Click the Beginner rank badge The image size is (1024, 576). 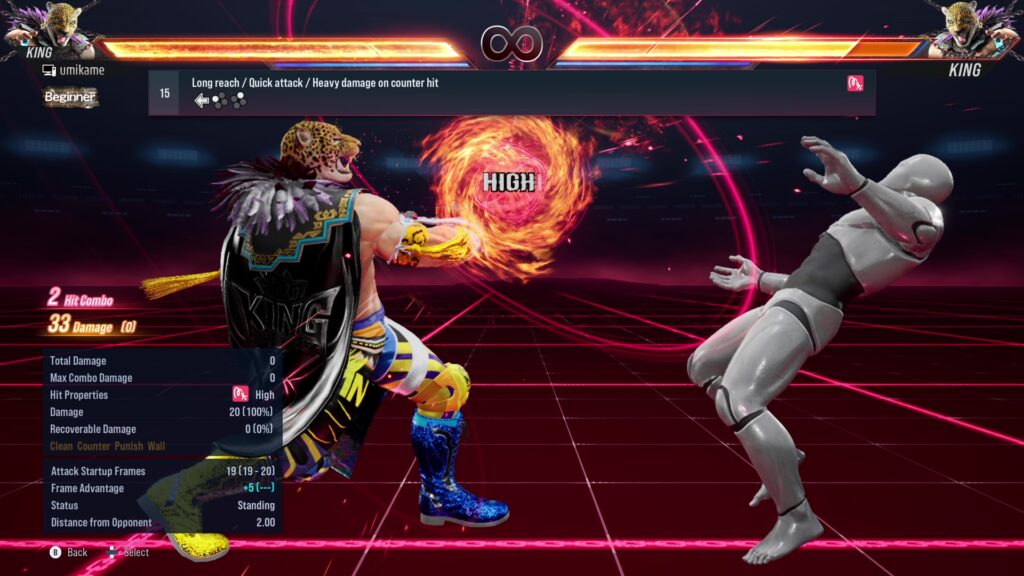(70, 97)
